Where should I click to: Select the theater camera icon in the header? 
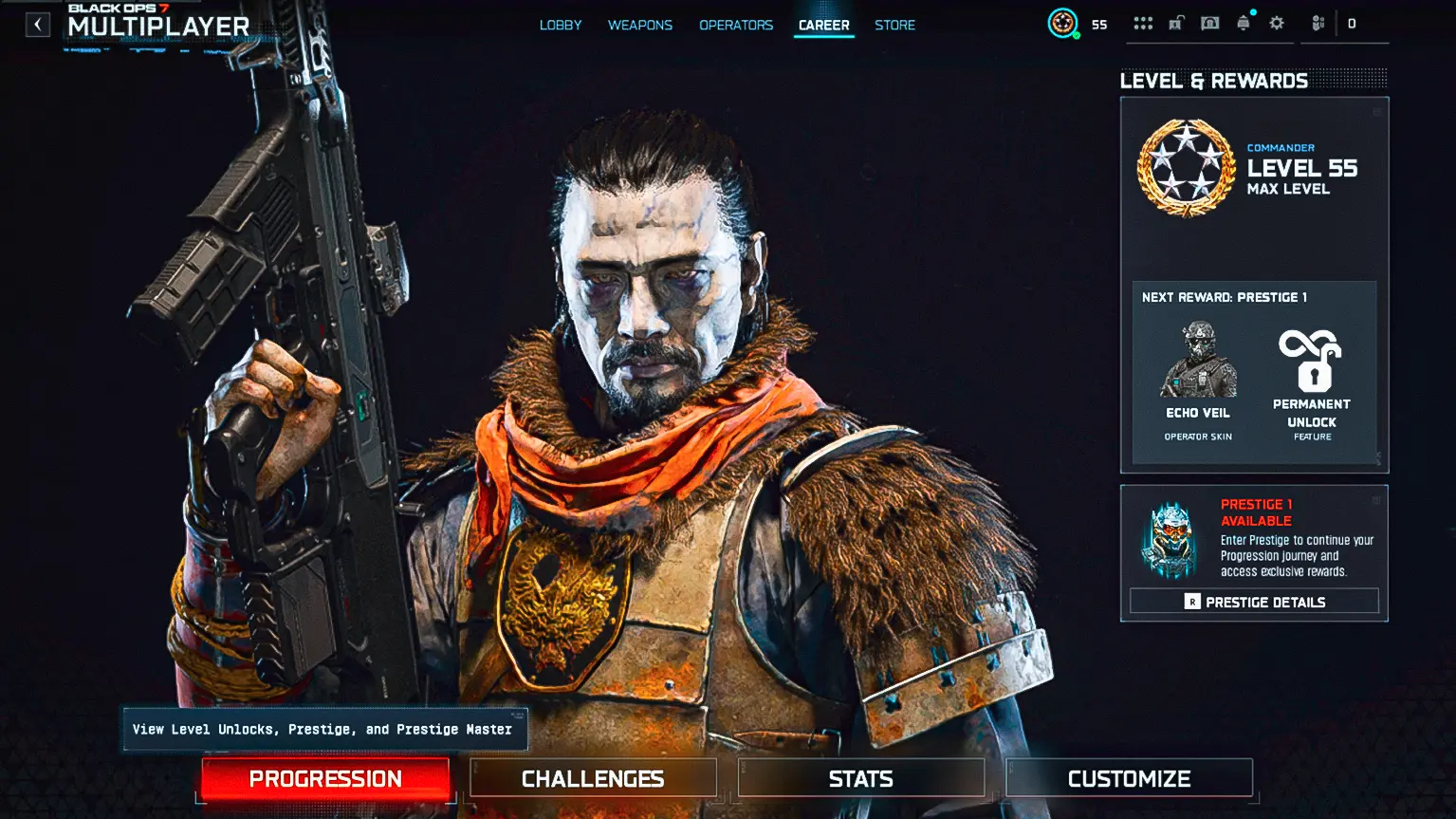(1209, 22)
